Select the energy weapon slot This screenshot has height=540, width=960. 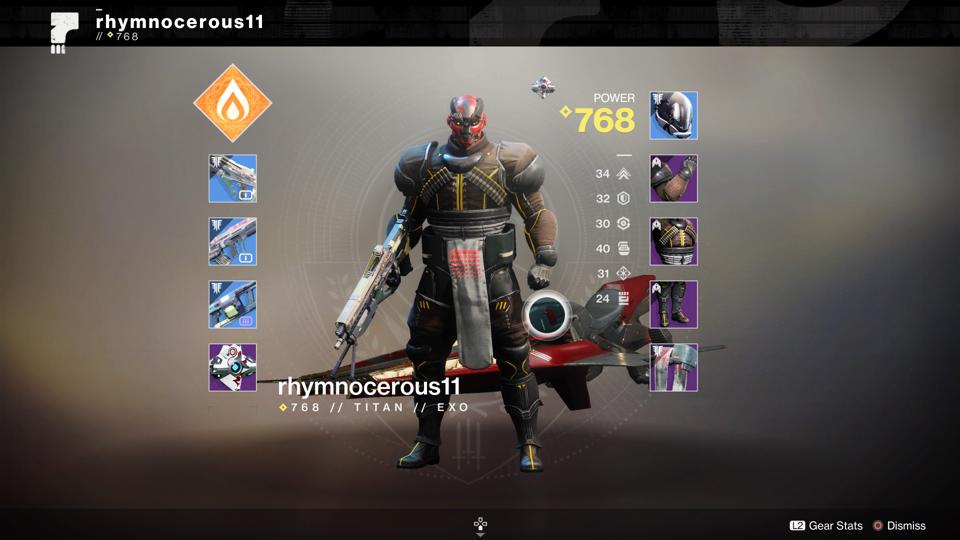click(233, 241)
